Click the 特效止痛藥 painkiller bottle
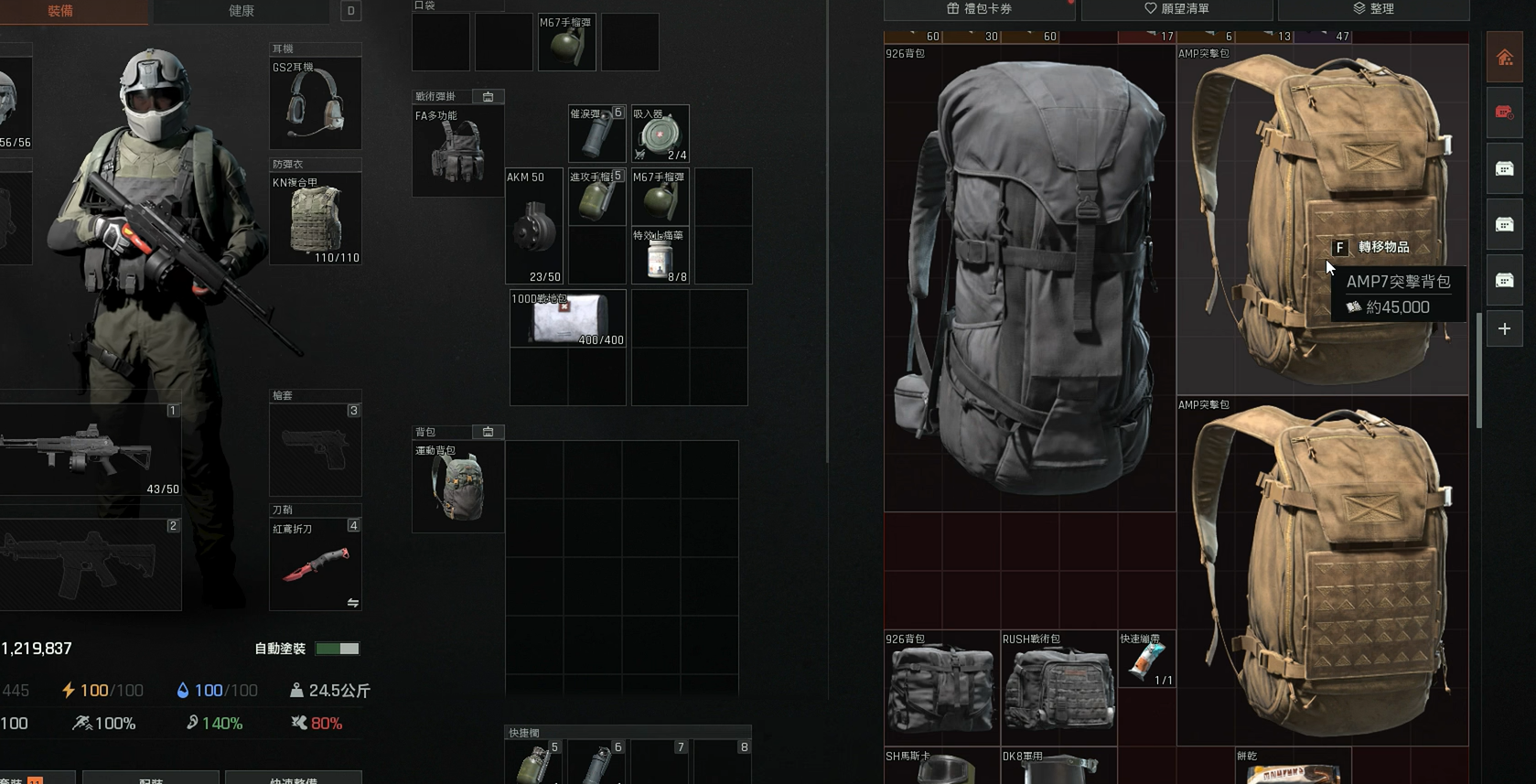 tap(660, 256)
